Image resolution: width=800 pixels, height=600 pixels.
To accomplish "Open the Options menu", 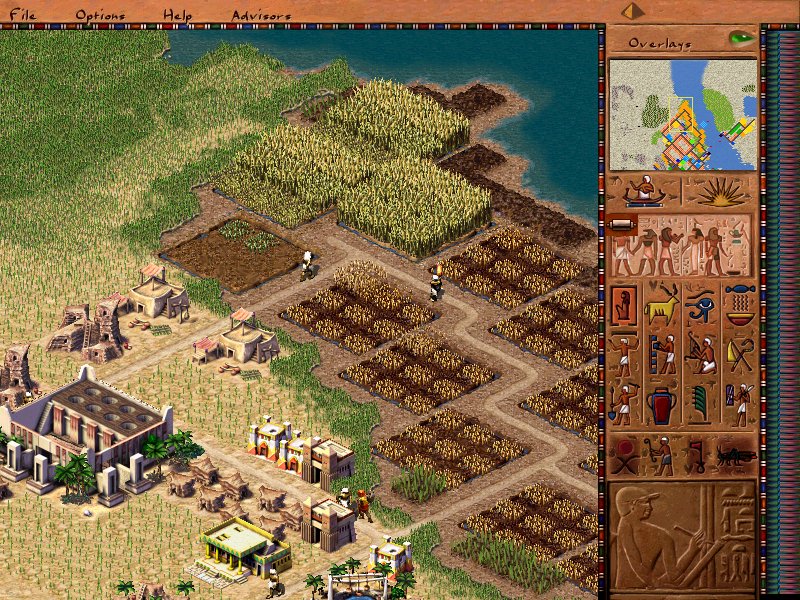I will 100,15.
